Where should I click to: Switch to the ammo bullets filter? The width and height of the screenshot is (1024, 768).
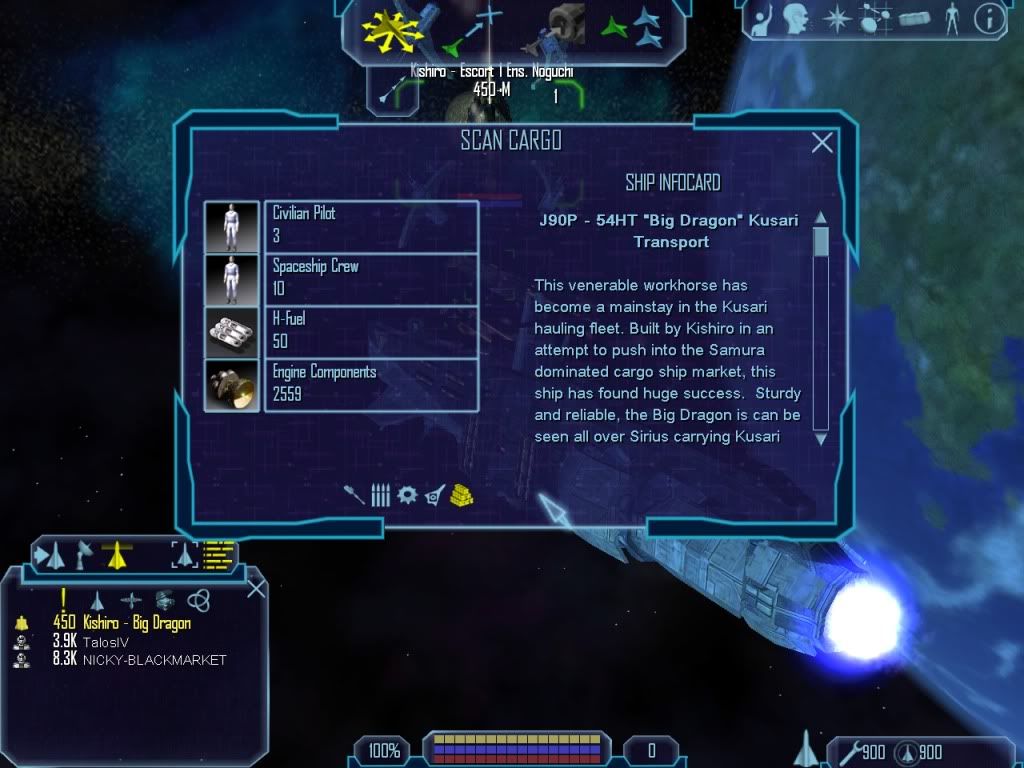pos(381,495)
